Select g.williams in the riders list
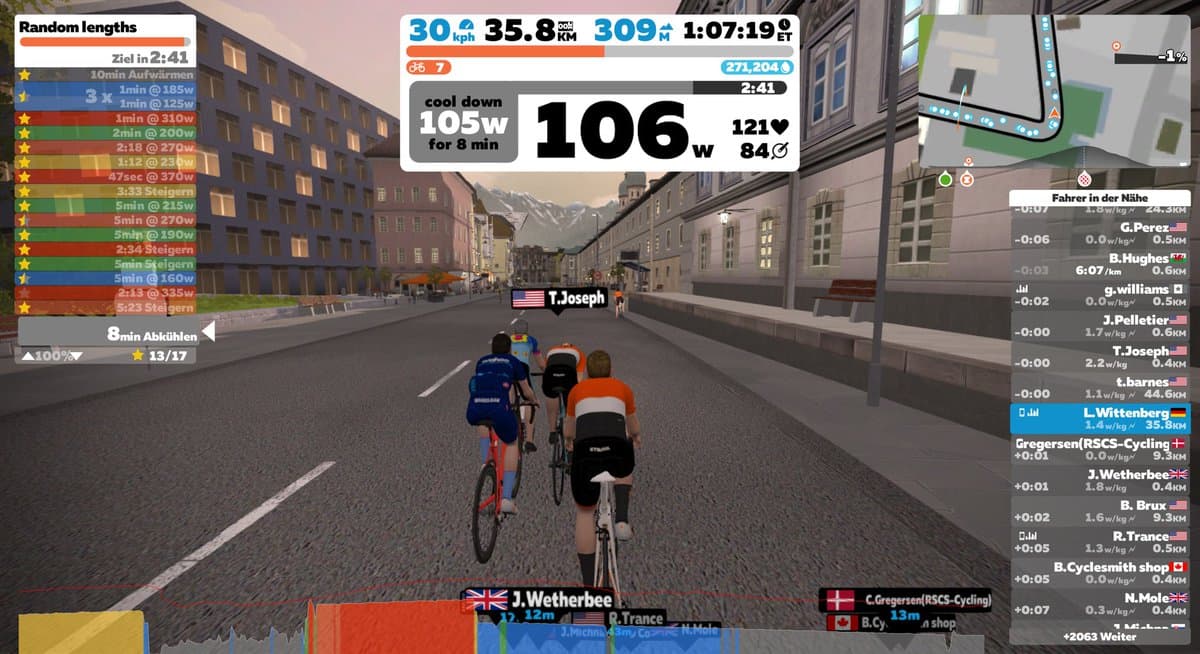1200x654 pixels. [x=1098, y=295]
